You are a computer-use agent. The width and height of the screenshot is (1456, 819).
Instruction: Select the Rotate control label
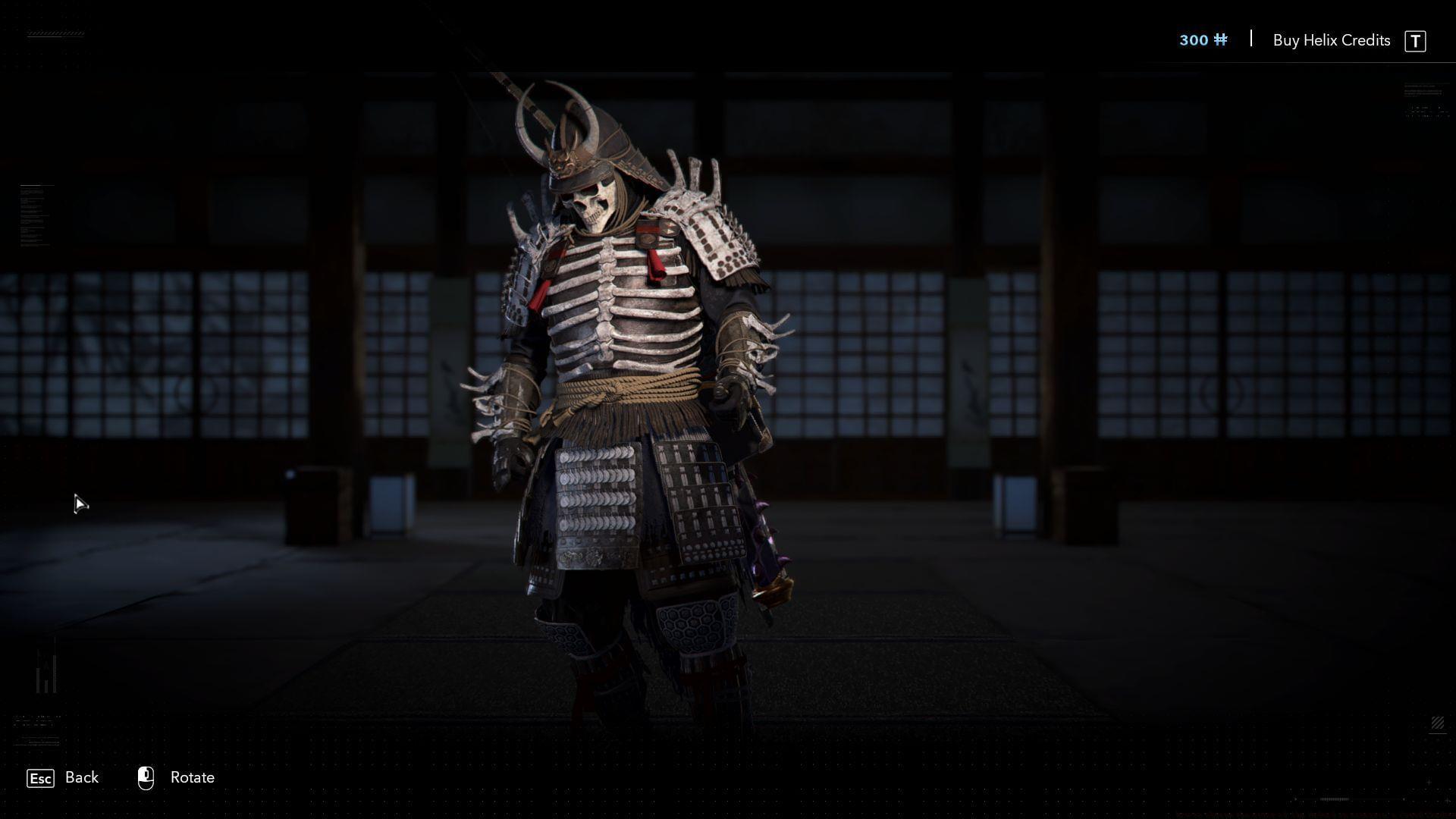(192, 777)
